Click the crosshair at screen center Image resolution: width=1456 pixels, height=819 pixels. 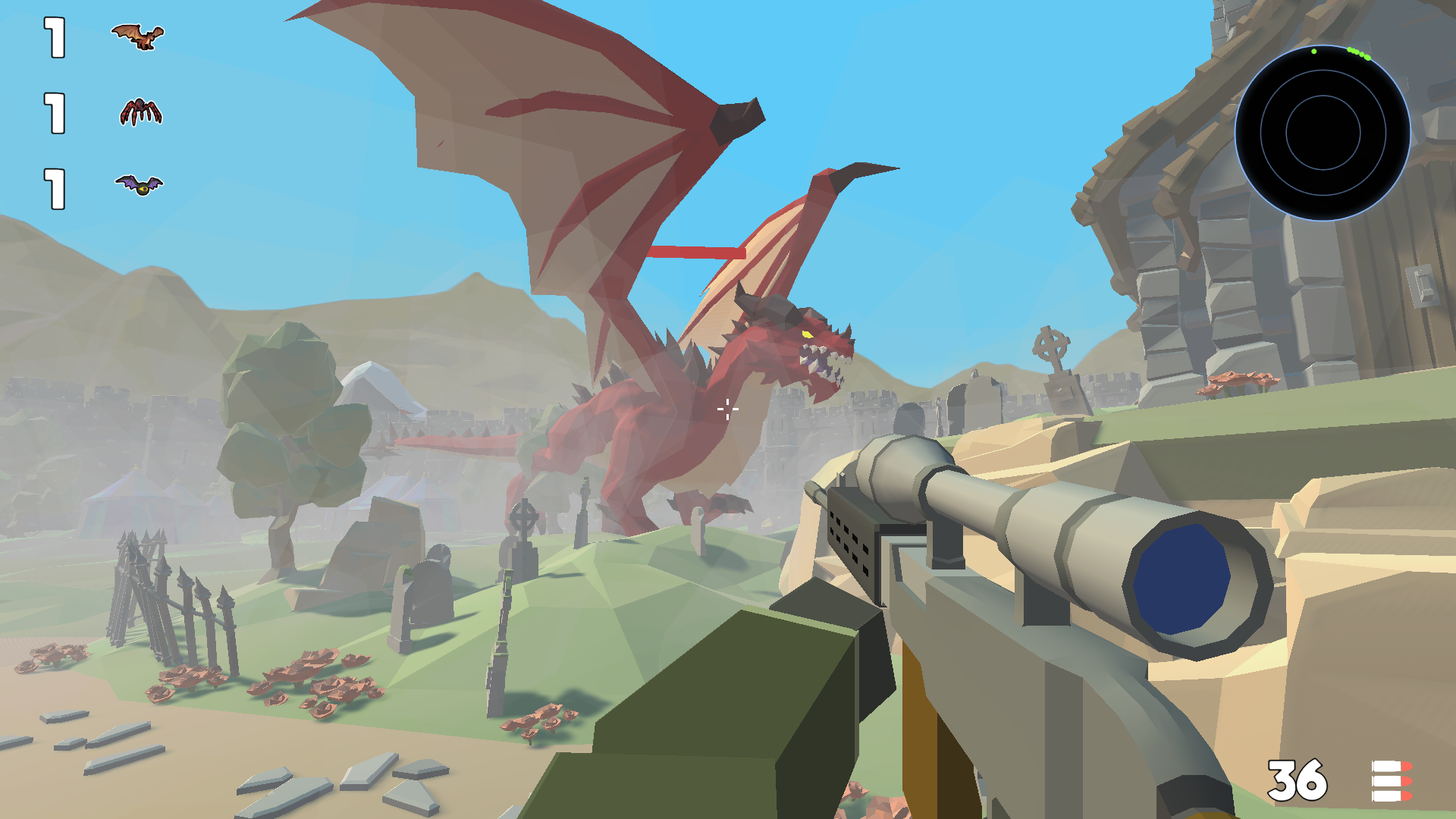pos(728,409)
